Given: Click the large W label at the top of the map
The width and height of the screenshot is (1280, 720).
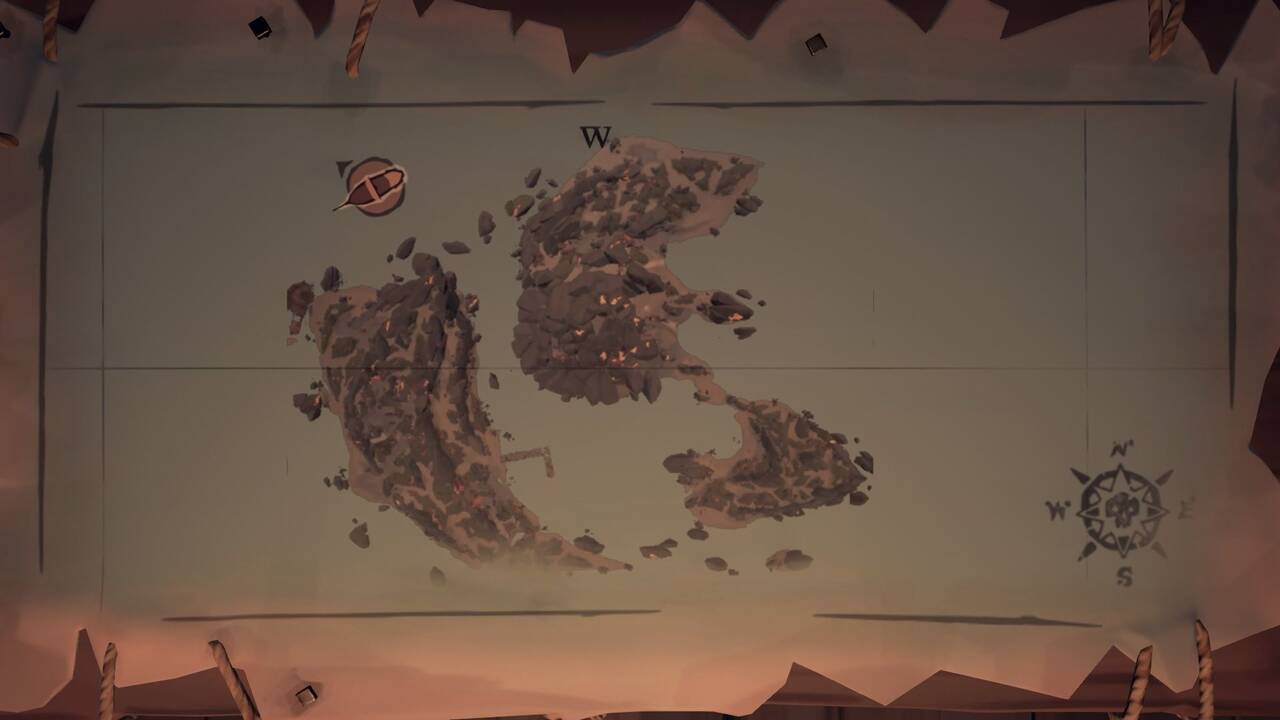Looking at the screenshot, I should pos(597,138).
